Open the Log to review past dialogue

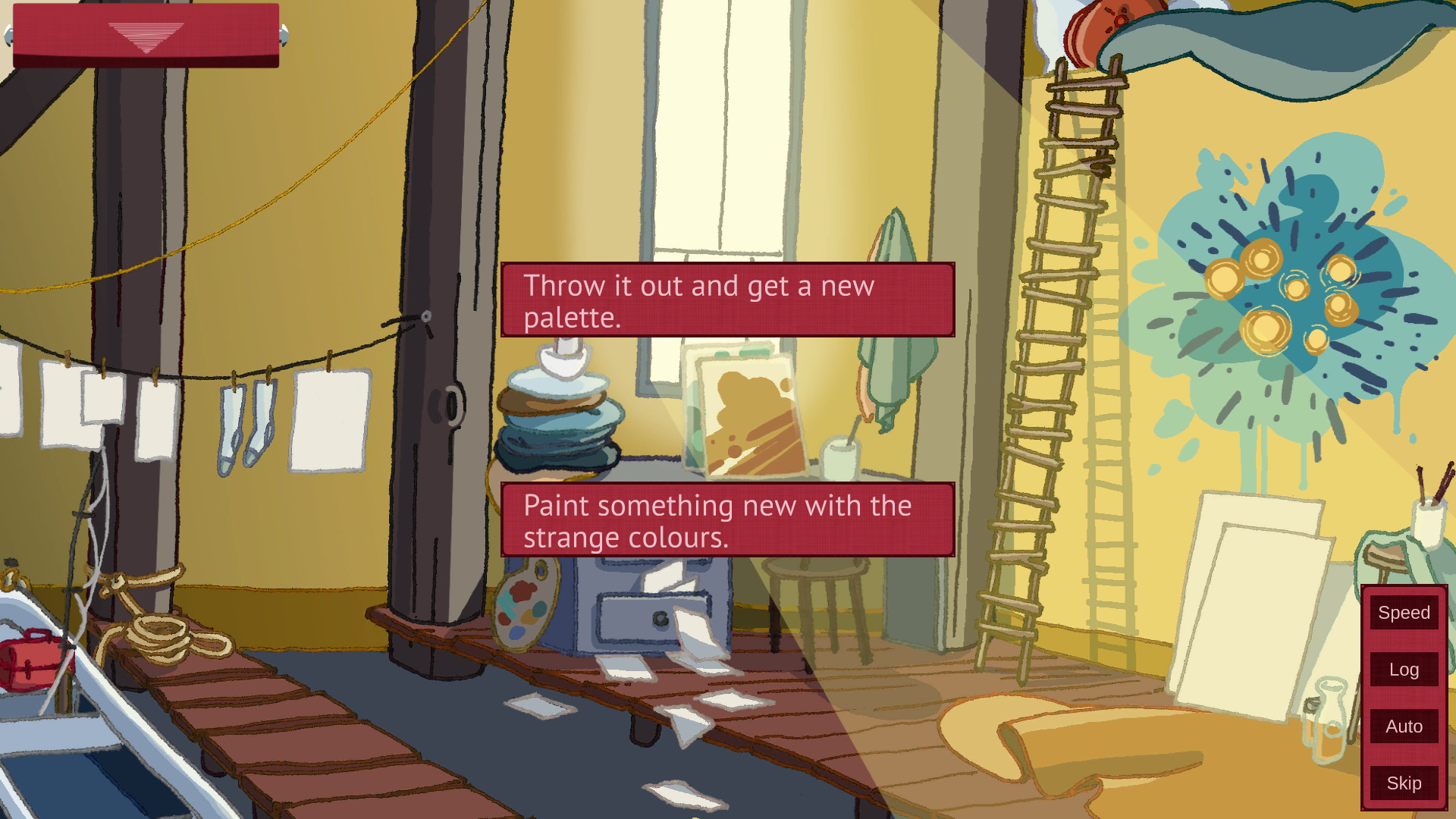tap(1402, 670)
